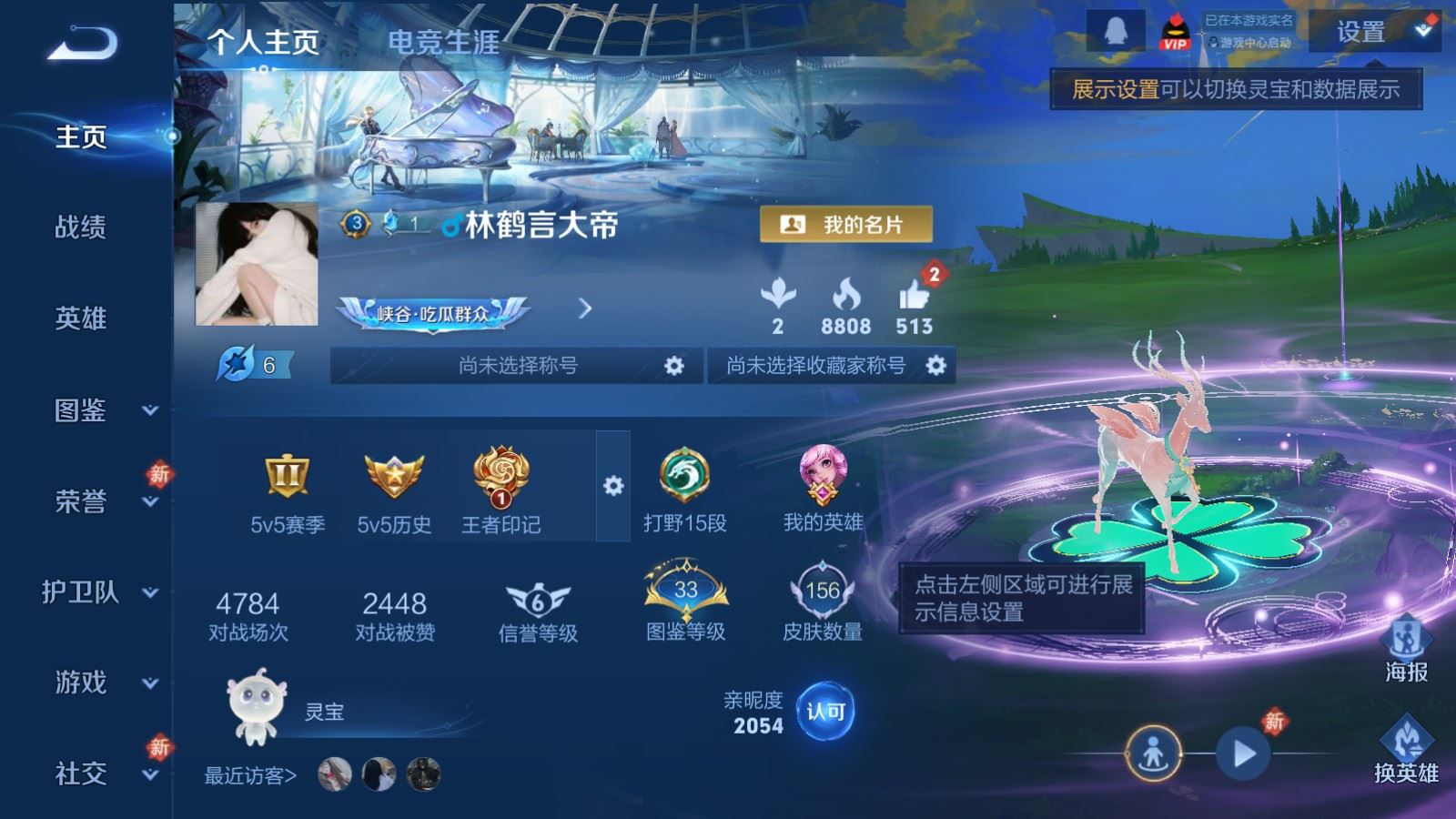This screenshot has width=1456, height=819.
Task: View the 最近访客 visitor list
Action: [x=250, y=775]
